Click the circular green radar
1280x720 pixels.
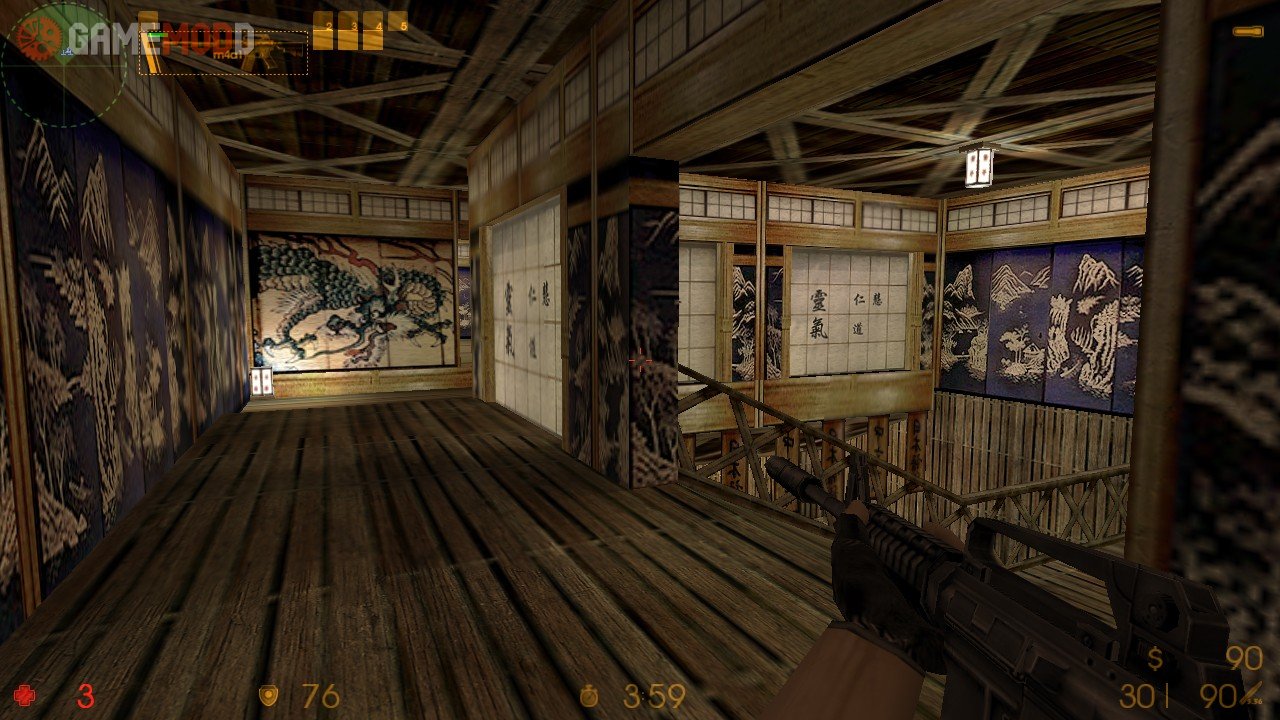pos(62,64)
